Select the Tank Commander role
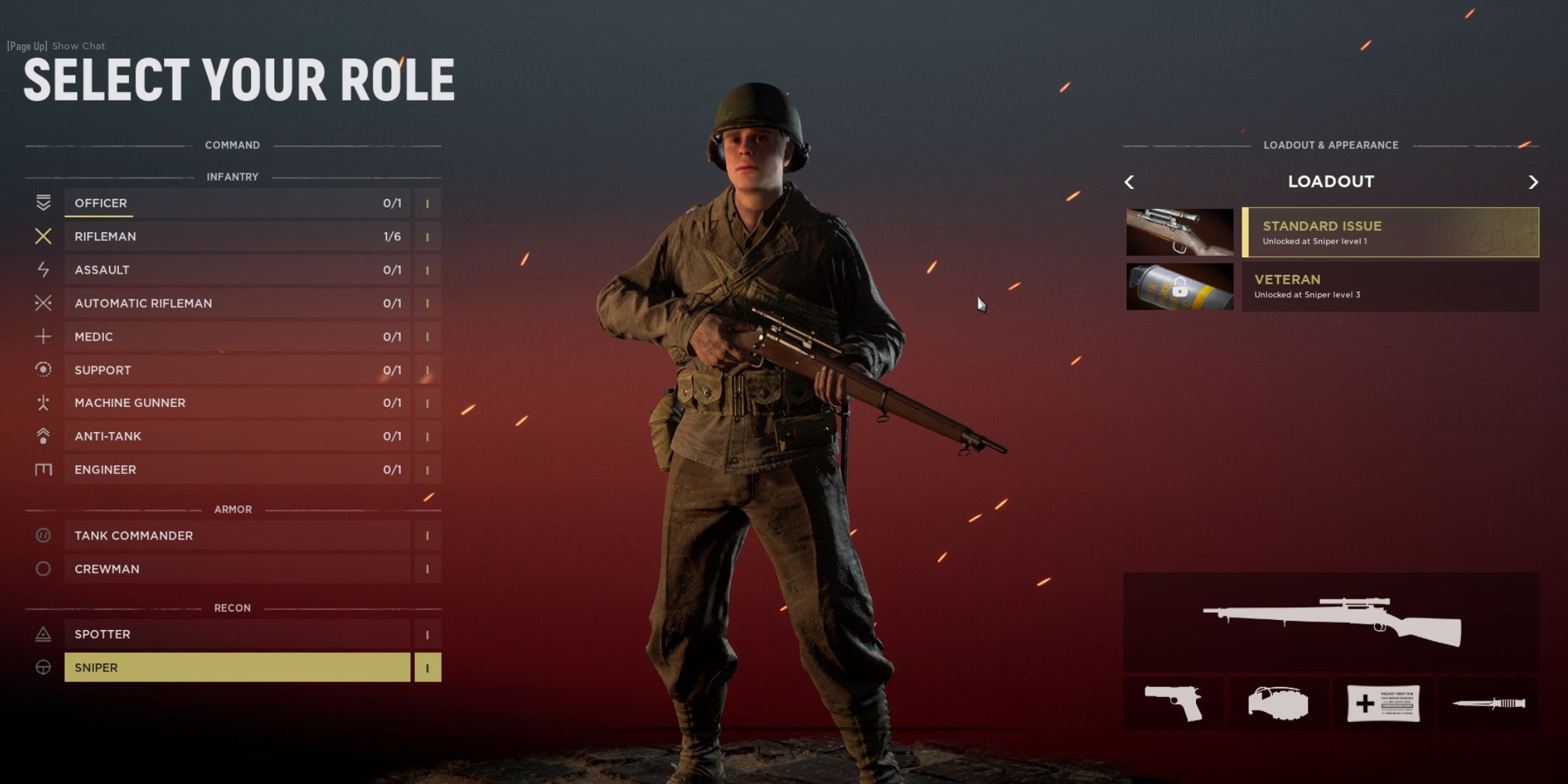The image size is (1568, 784). tap(235, 535)
